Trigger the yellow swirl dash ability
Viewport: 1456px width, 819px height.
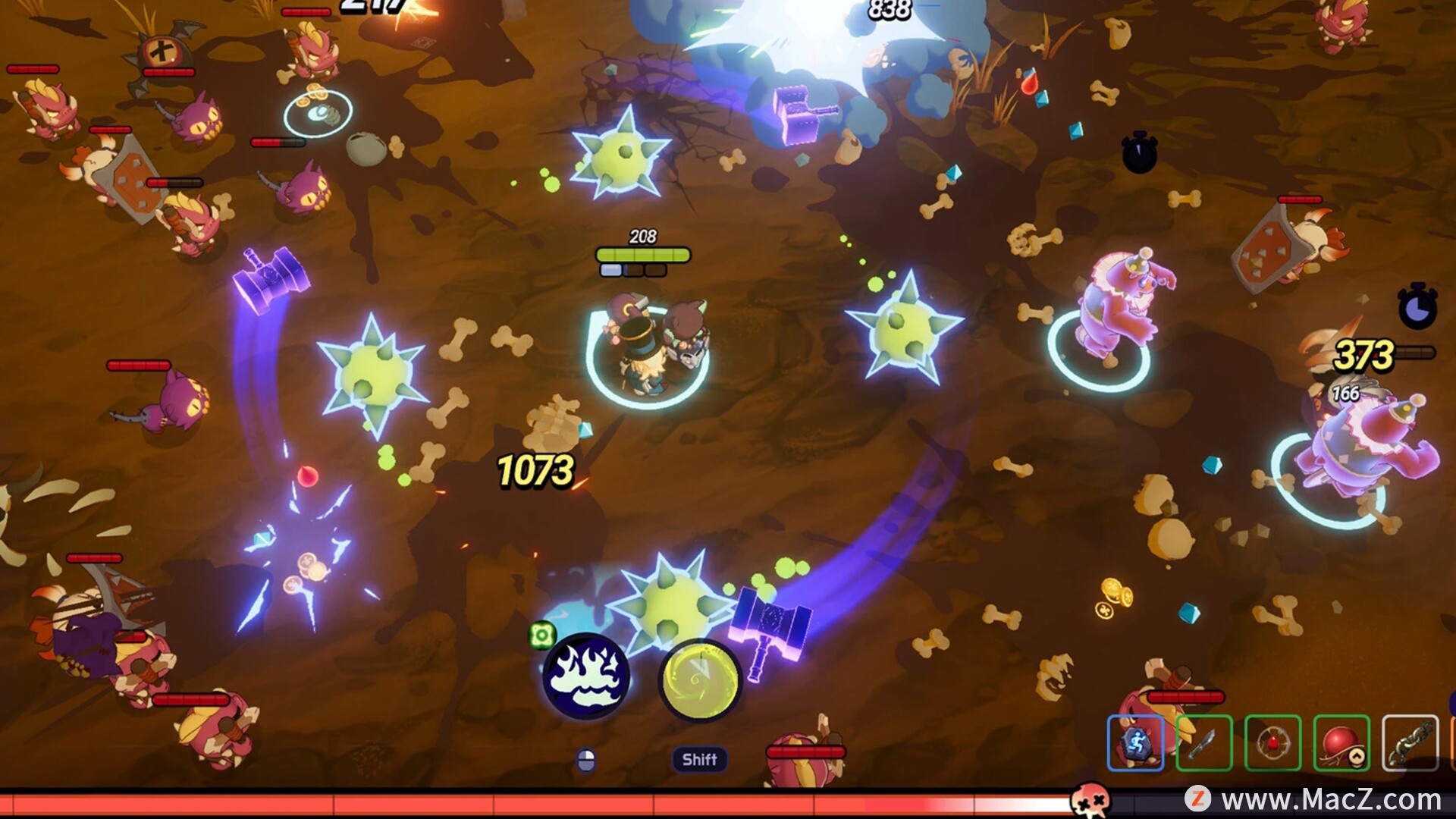[x=699, y=680]
